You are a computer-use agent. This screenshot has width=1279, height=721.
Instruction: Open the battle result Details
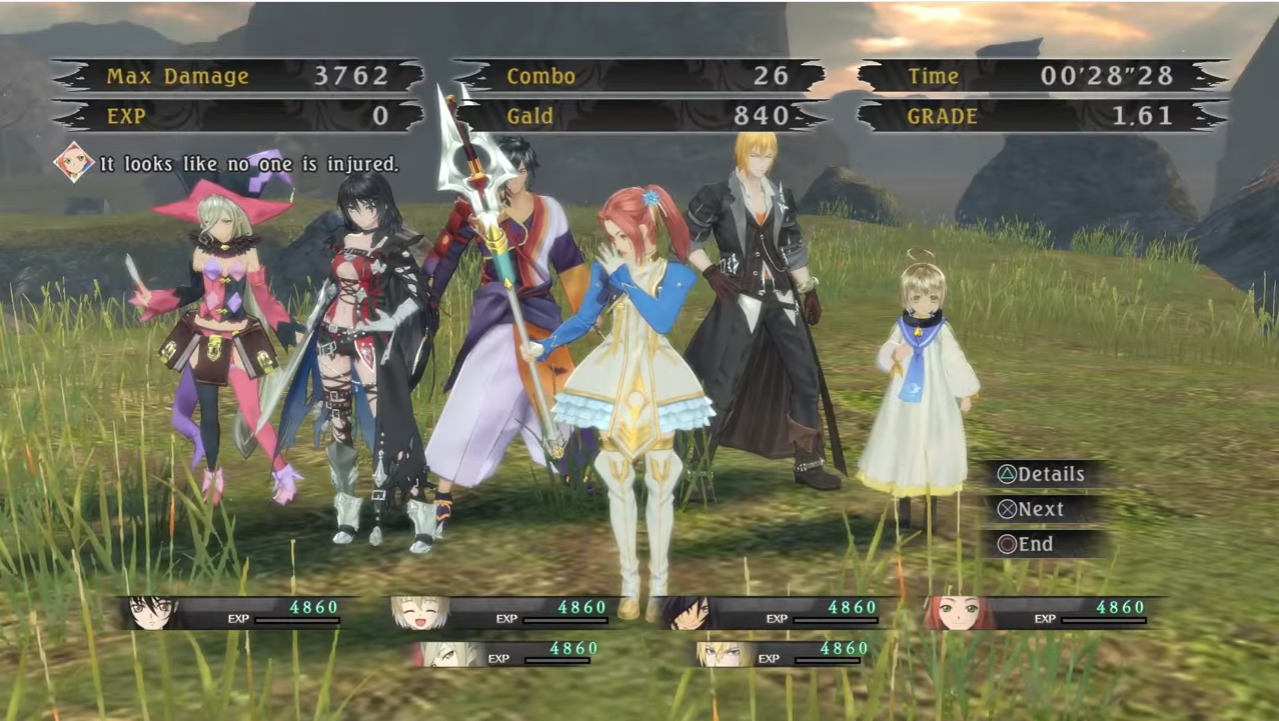(1042, 475)
